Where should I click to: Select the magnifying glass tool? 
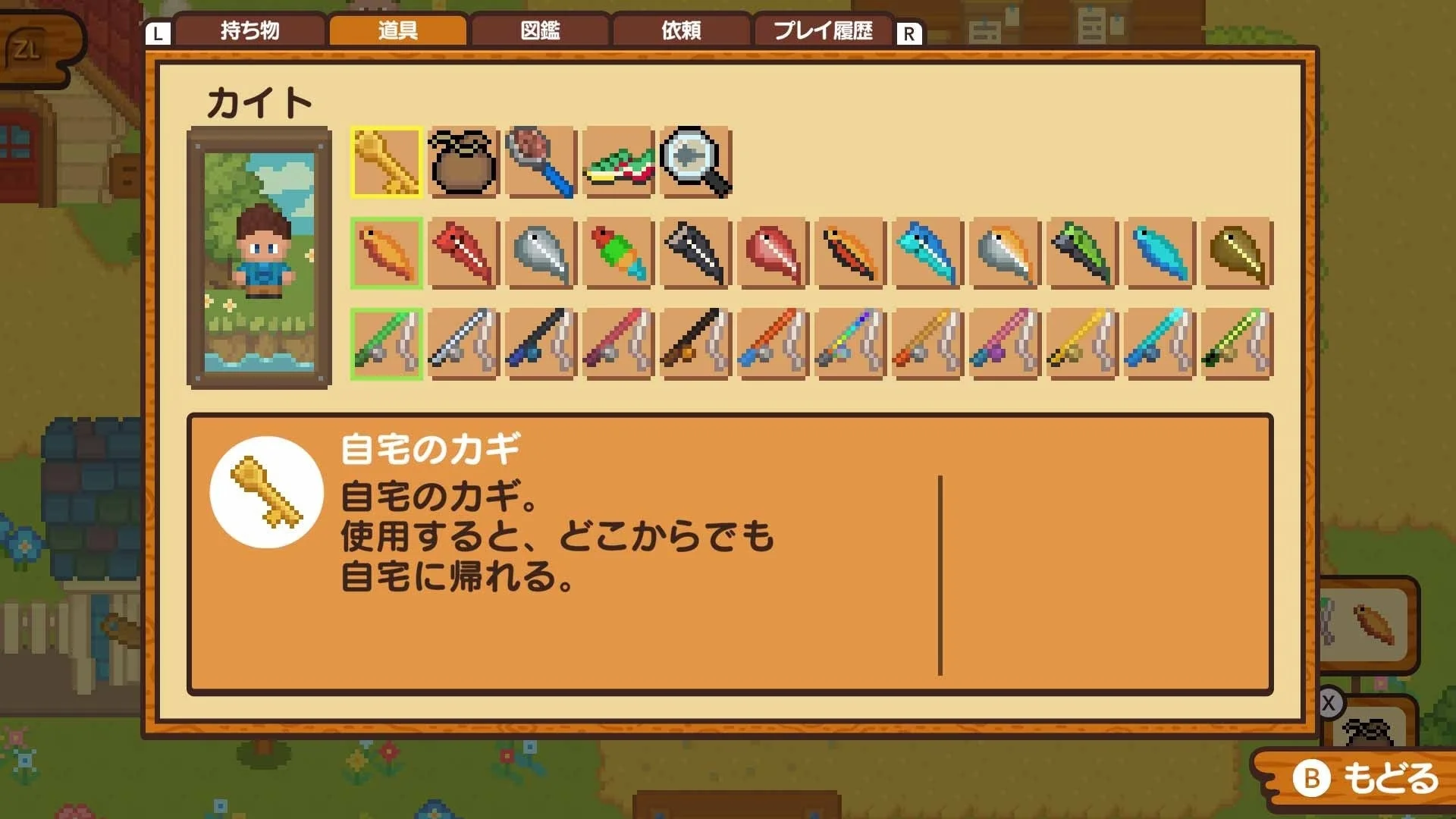(695, 162)
